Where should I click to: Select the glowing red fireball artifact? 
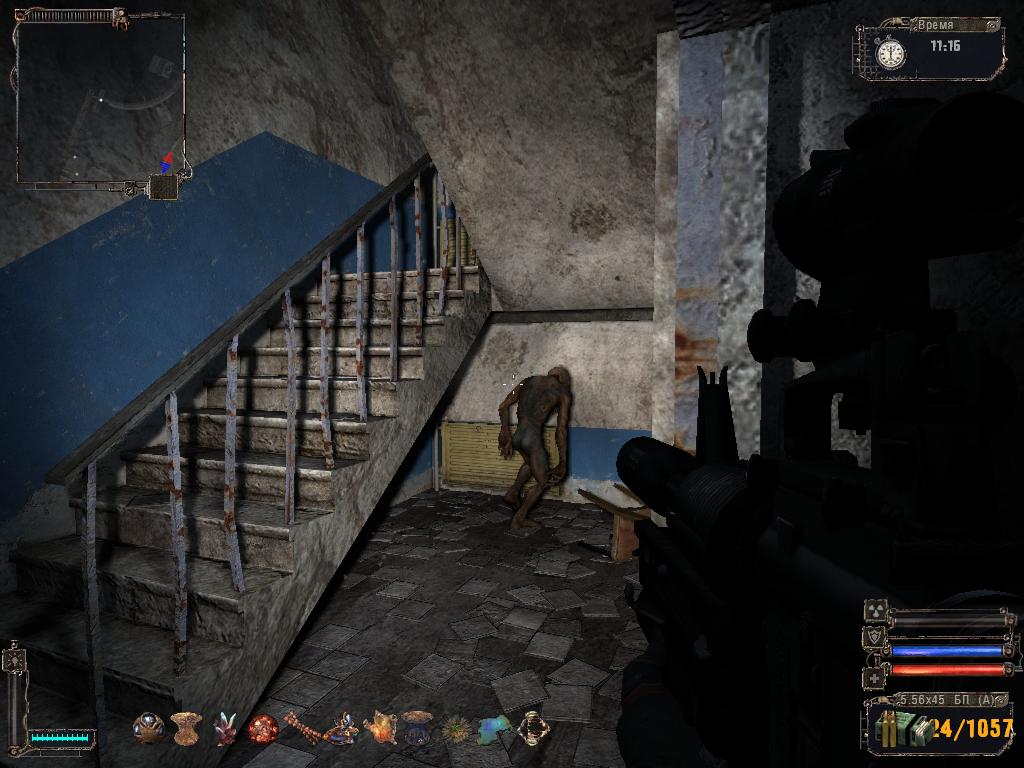[262, 728]
